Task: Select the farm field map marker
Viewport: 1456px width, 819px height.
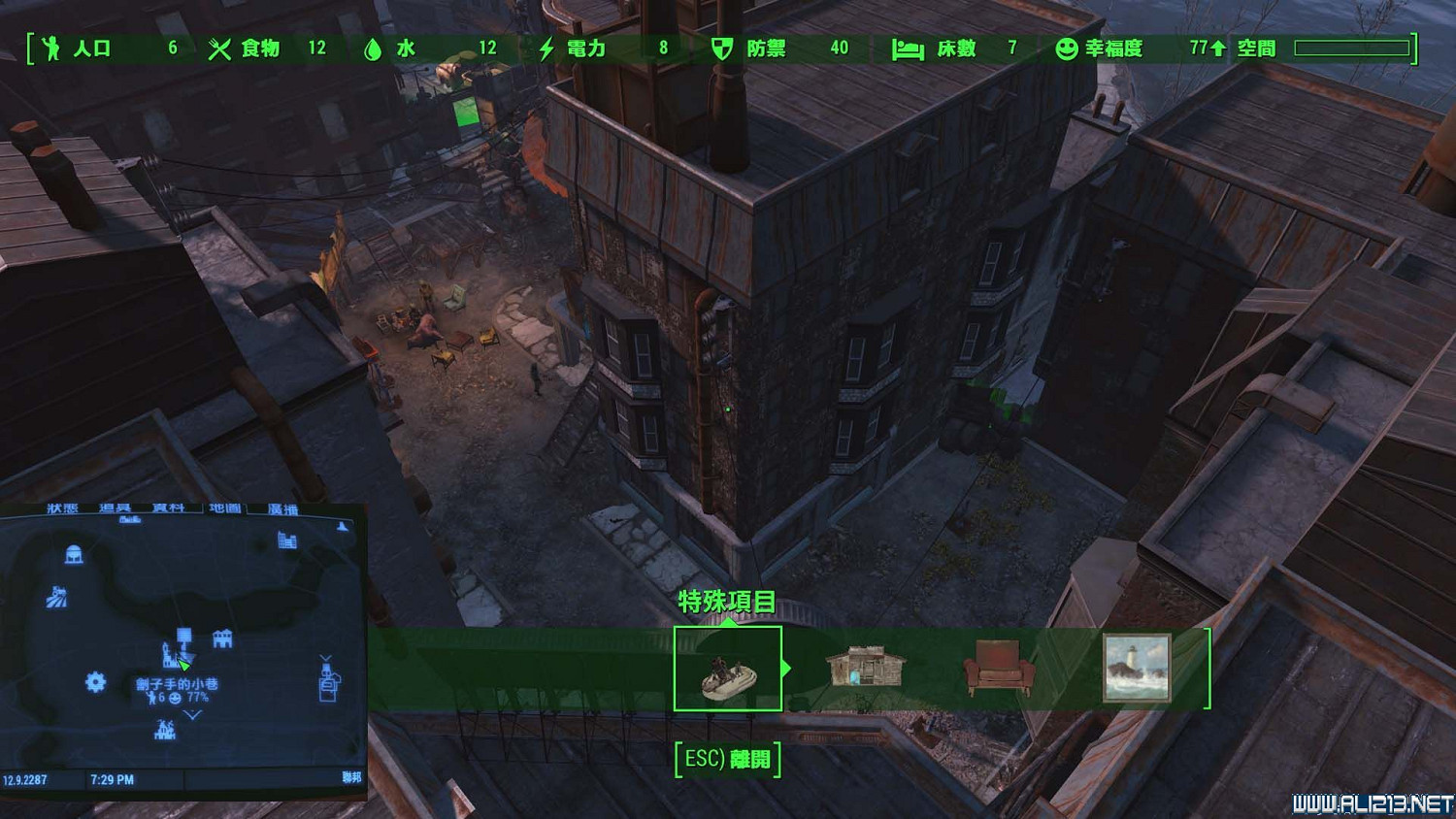Action: coord(57,597)
